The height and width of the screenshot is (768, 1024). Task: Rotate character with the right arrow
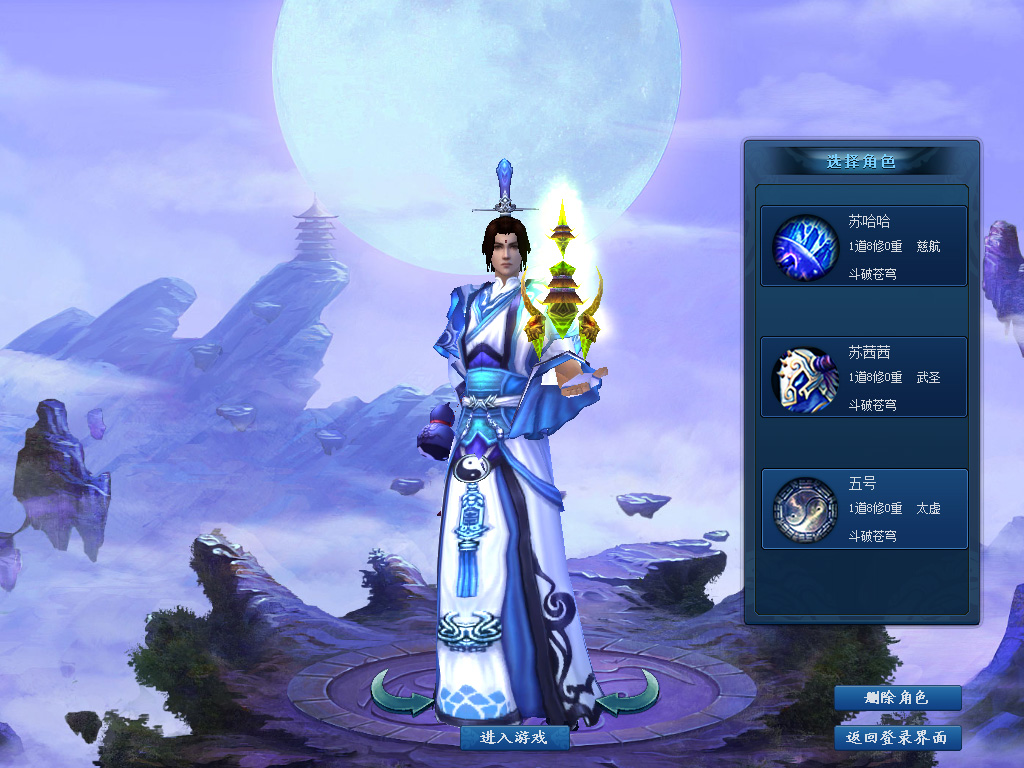pos(630,693)
